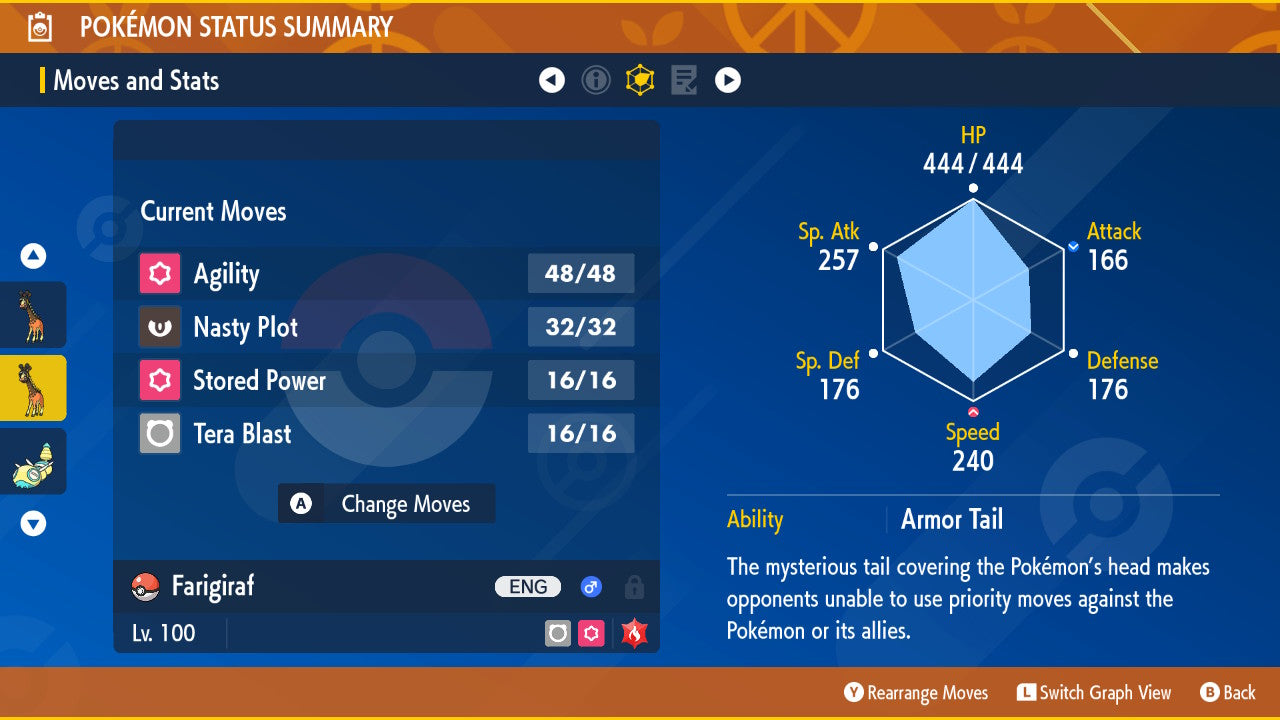The image size is (1280, 720).
Task: Advance to next summary page arrow
Action: 728,80
